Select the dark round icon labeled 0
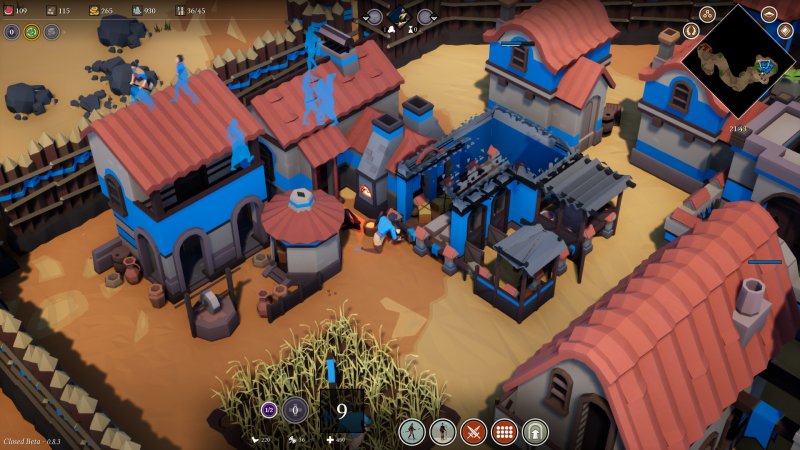The height and width of the screenshot is (450, 800). point(12,32)
